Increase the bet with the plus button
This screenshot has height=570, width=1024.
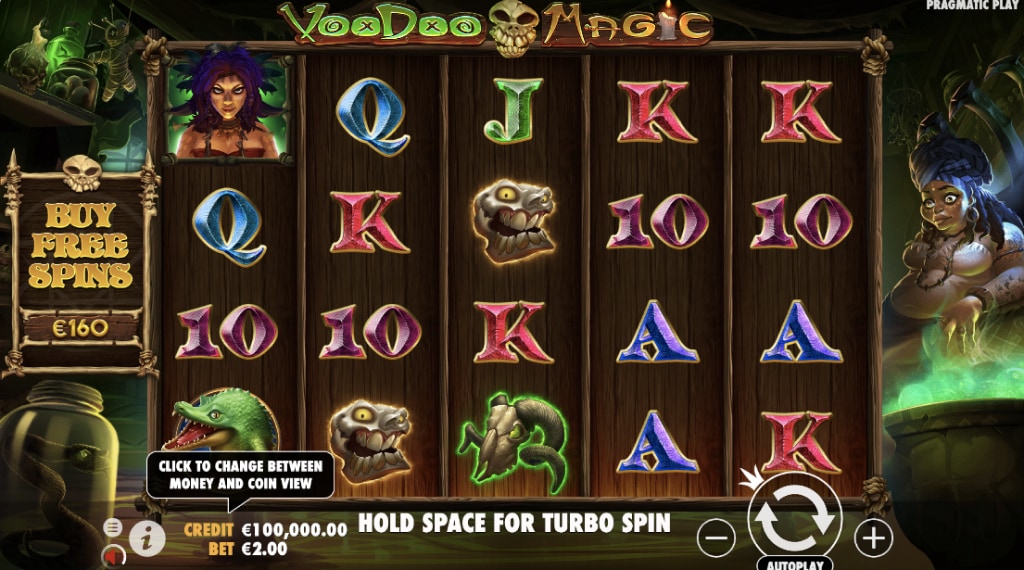pos(873,539)
